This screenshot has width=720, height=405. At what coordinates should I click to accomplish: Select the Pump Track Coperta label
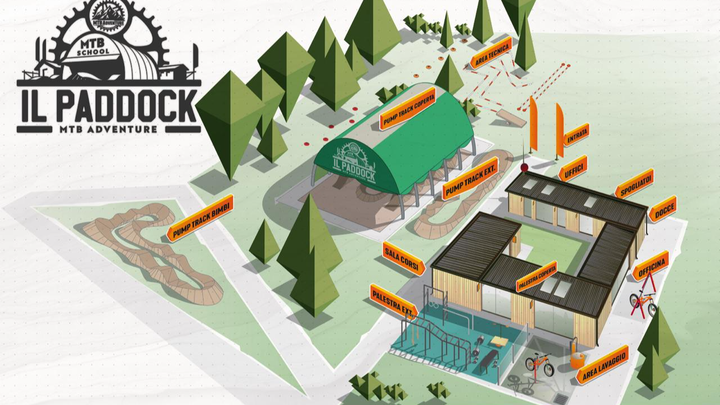(x=413, y=107)
